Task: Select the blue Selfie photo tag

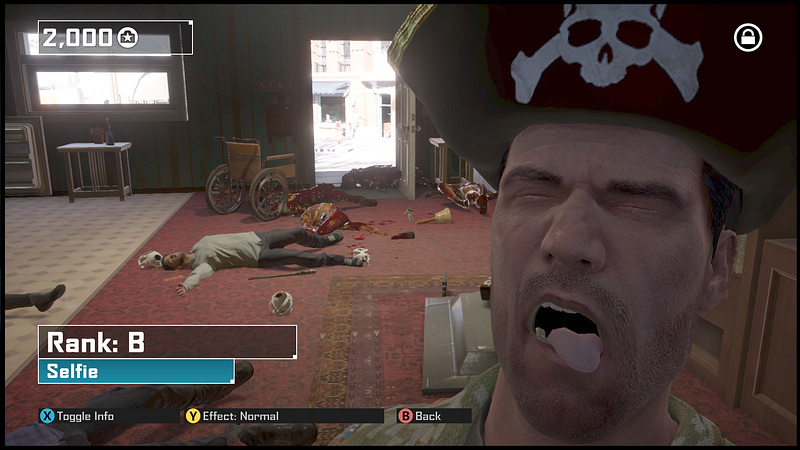Action: point(136,372)
